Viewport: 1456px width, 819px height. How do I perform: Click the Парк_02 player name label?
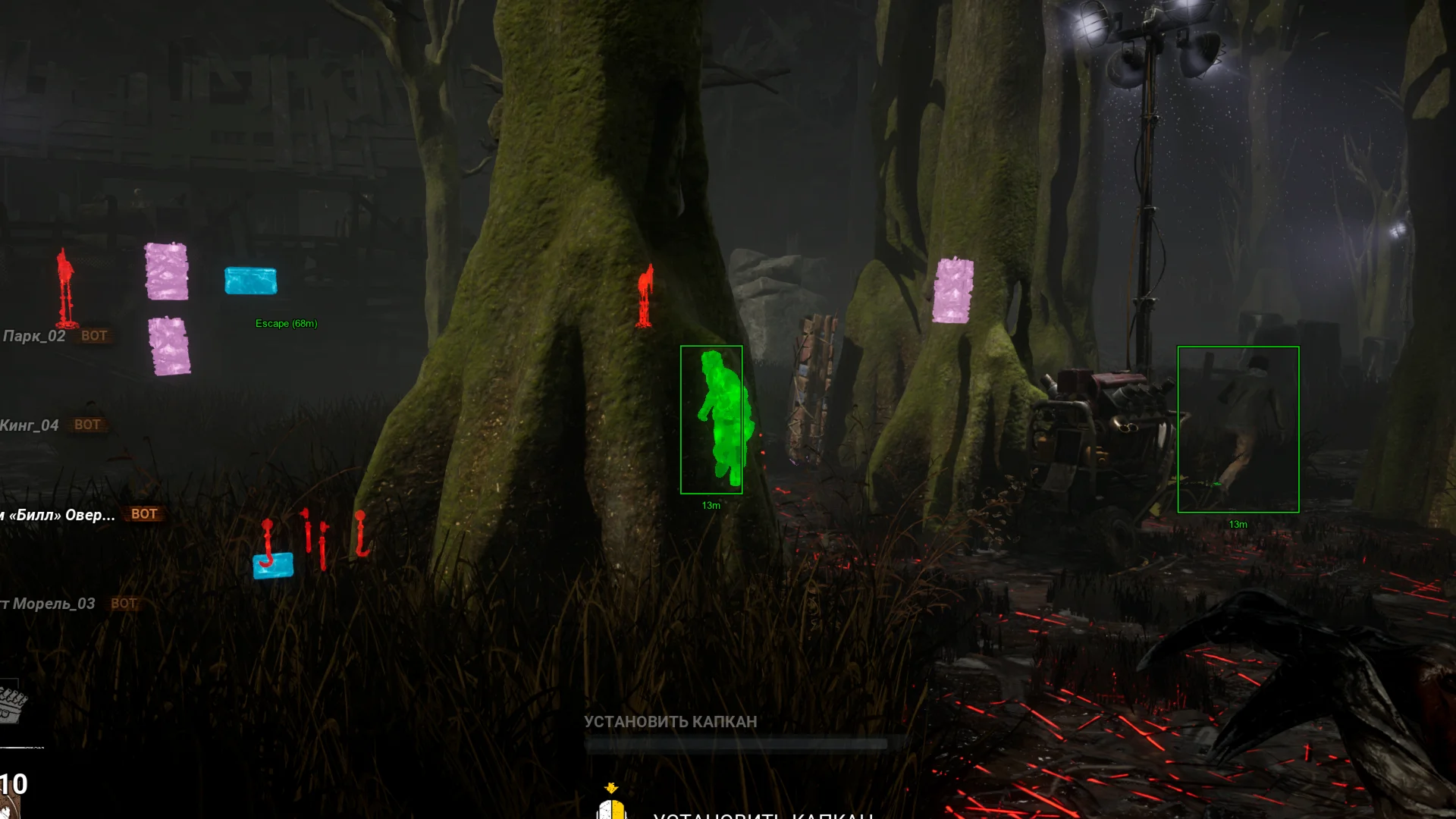(36, 334)
